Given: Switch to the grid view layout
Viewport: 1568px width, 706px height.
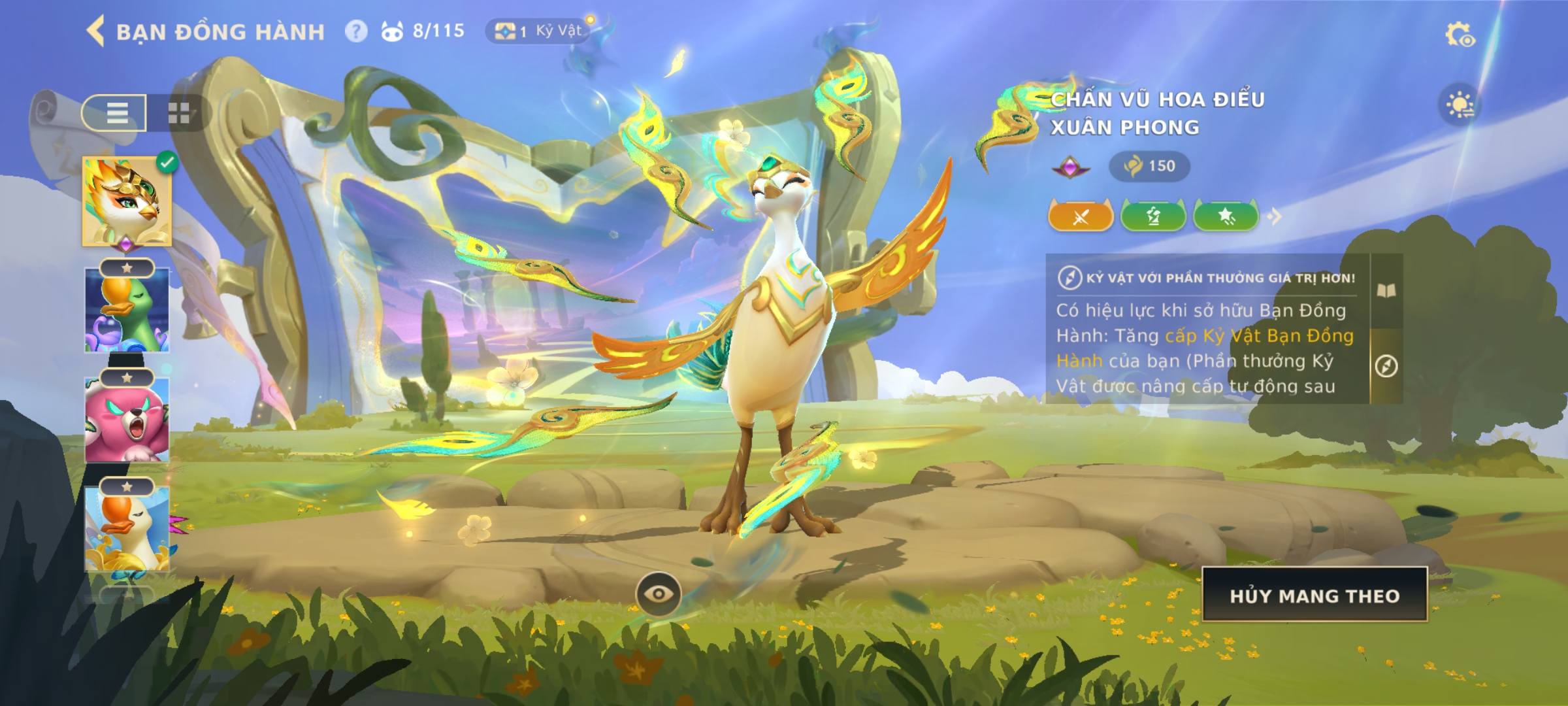Looking at the screenshot, I should point(178,112).
